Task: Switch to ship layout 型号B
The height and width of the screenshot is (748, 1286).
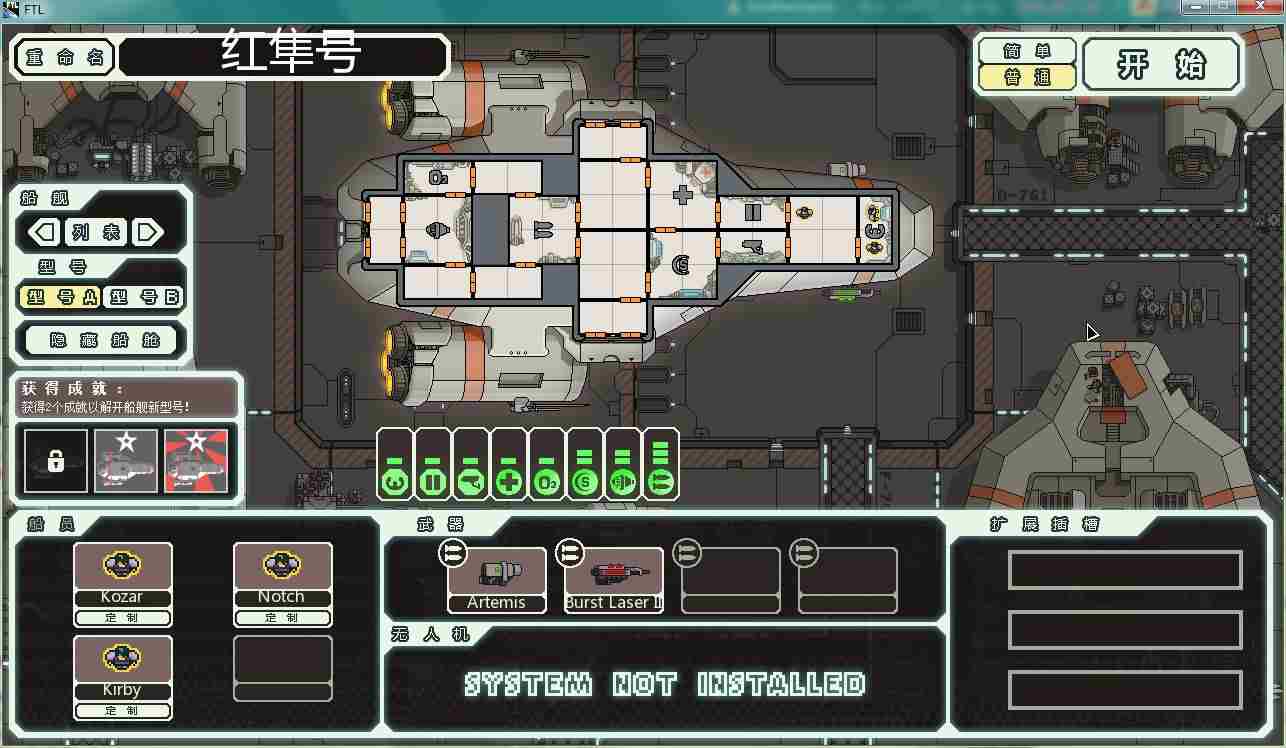Action: tap(144, 297)
